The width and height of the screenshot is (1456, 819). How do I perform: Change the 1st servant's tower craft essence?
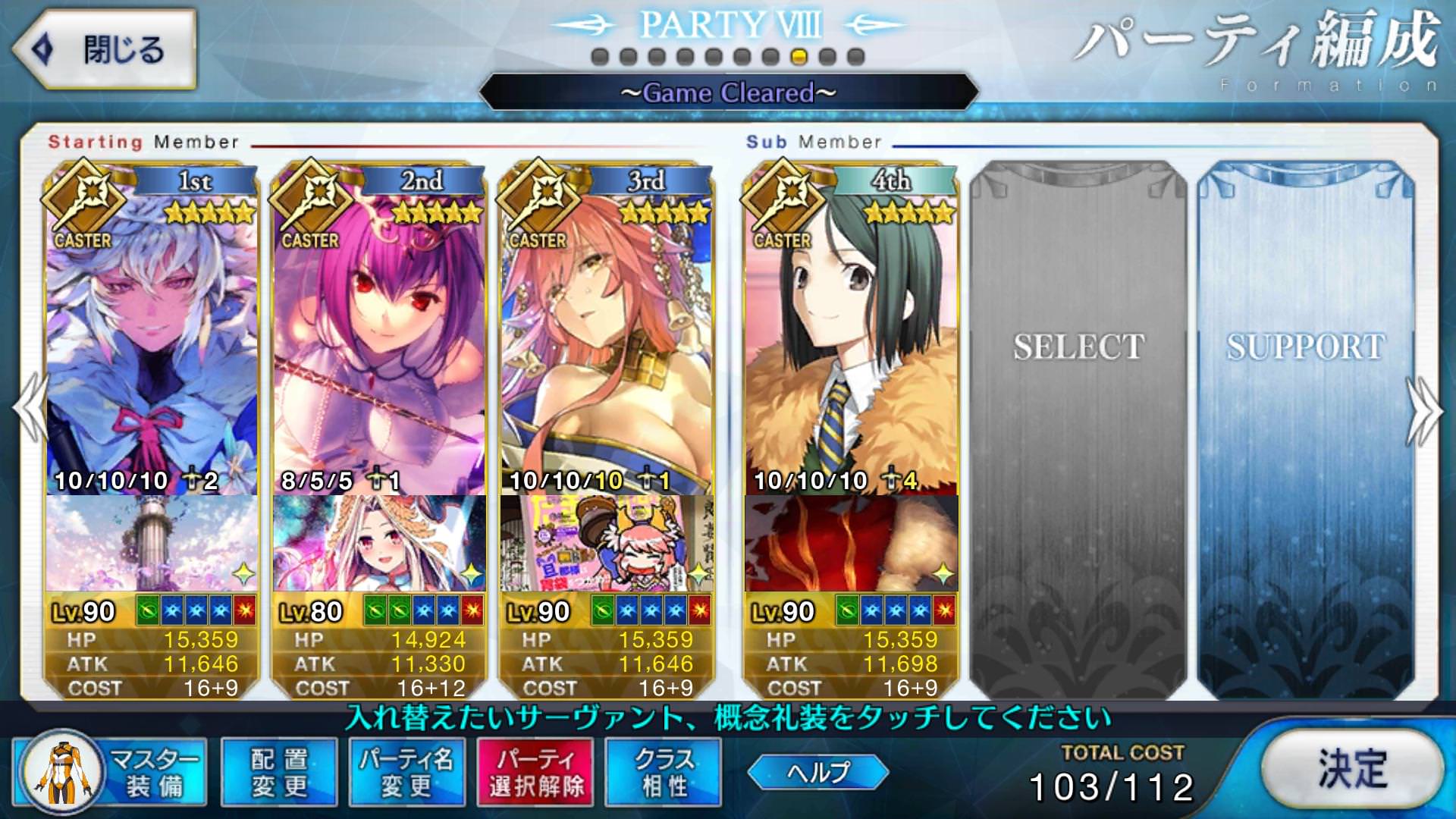[152, 543]
